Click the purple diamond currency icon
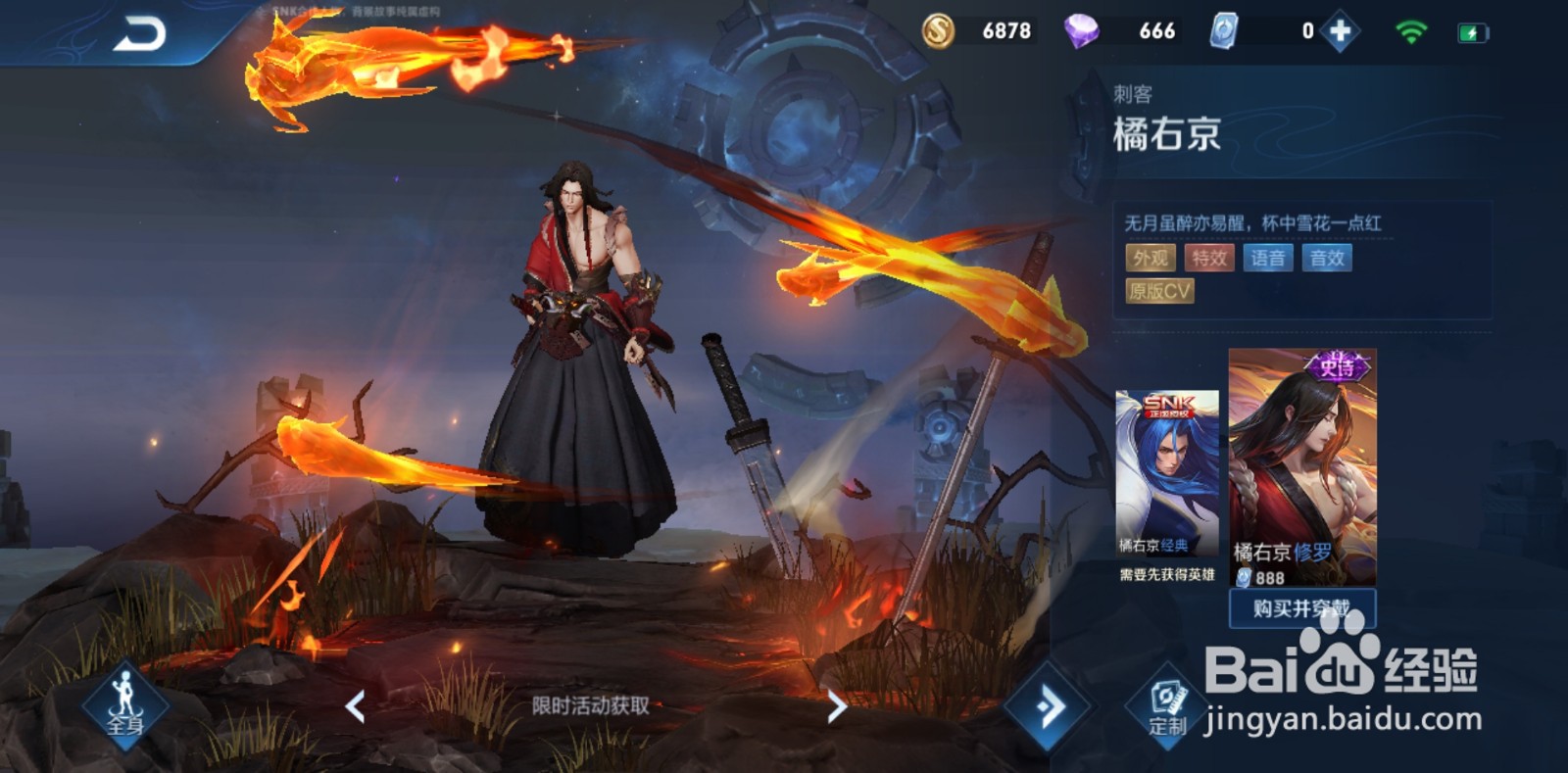1568x773 pixels. [1082, 30]
